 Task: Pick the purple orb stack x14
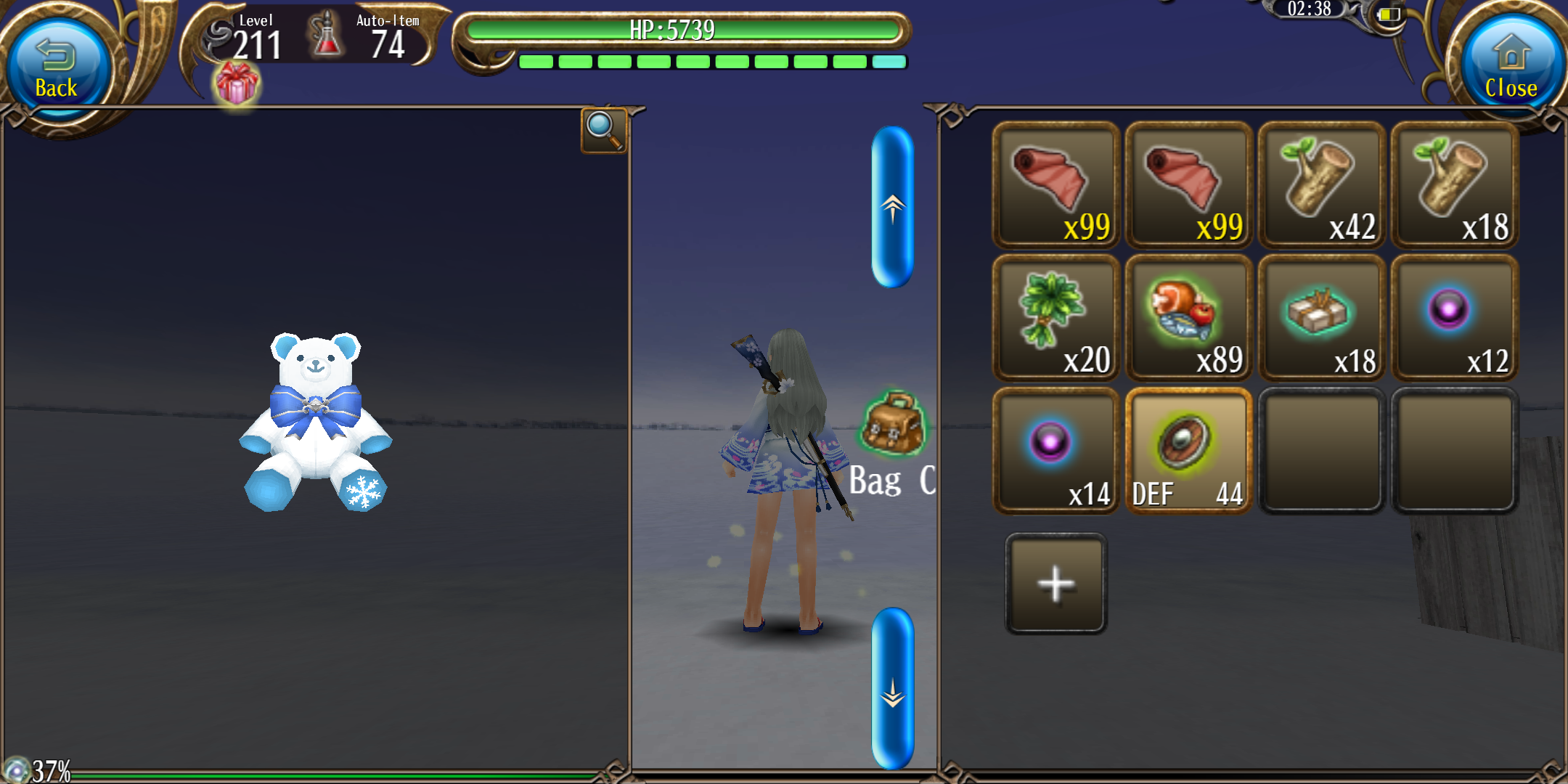pyautogui.click(x=1055, y=451)
